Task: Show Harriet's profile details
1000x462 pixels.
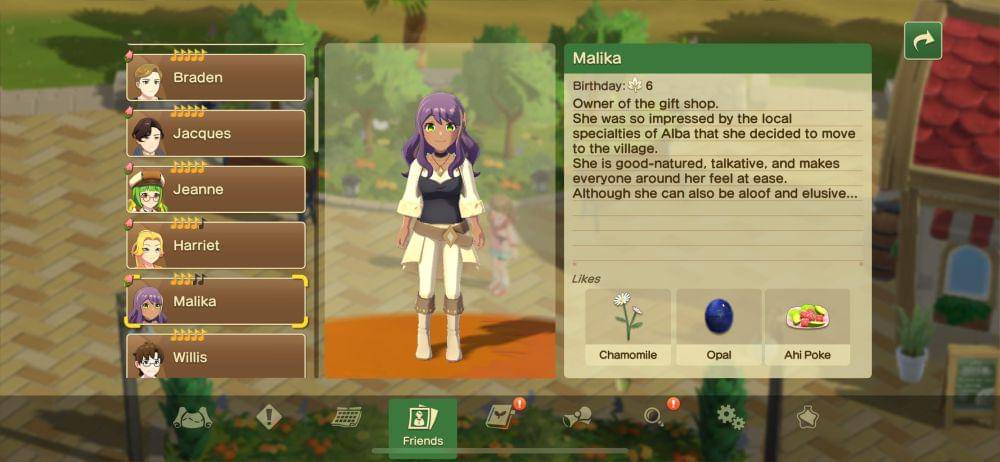Action: tap(216, 245)
